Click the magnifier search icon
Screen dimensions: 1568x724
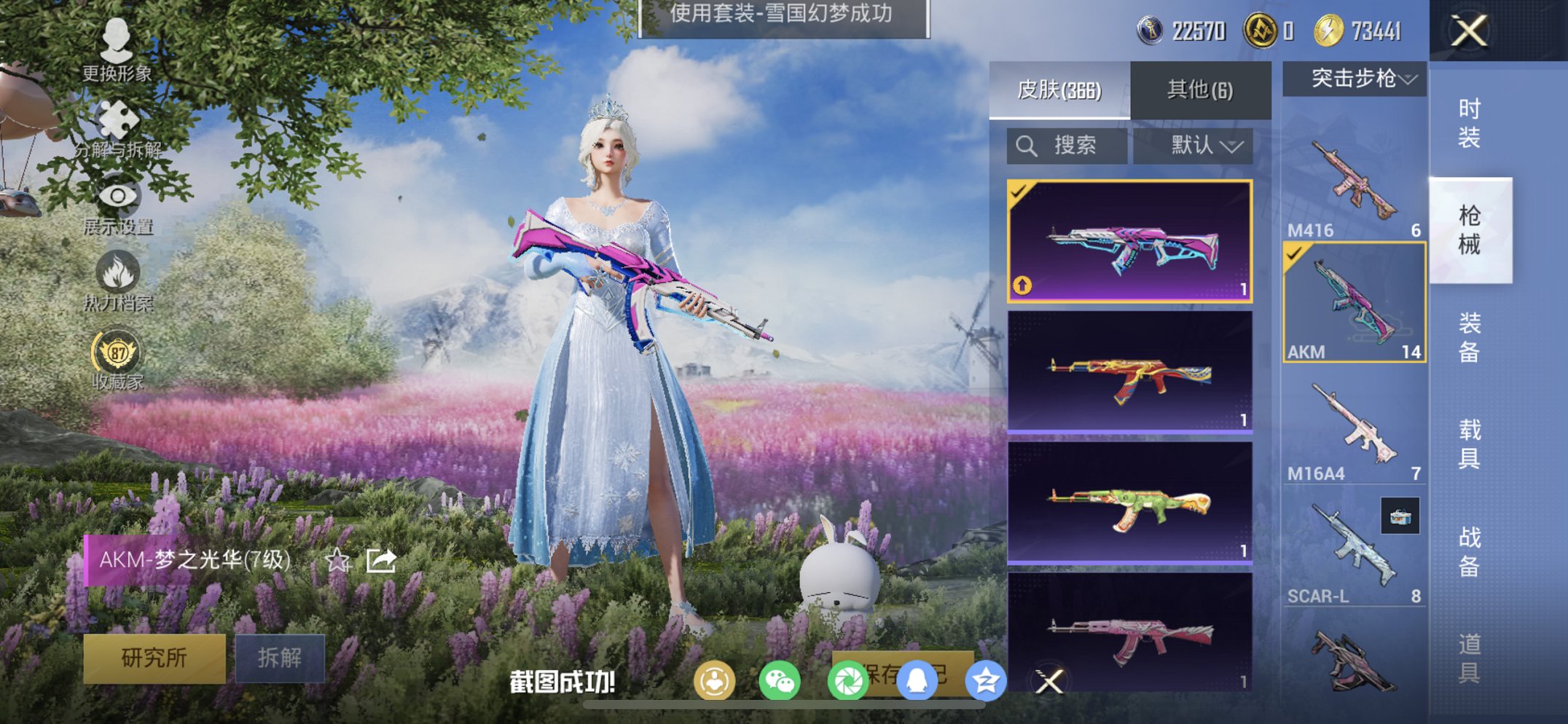click(1027, 144)
